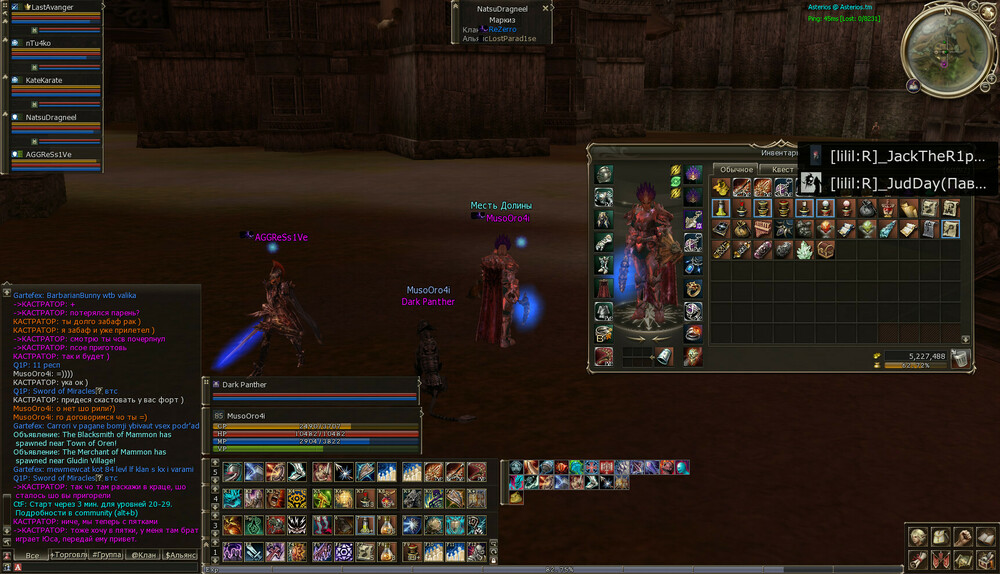Select the green crystal item in inventory
This screenshot has width=1000, height=574.
pos(803,250)
